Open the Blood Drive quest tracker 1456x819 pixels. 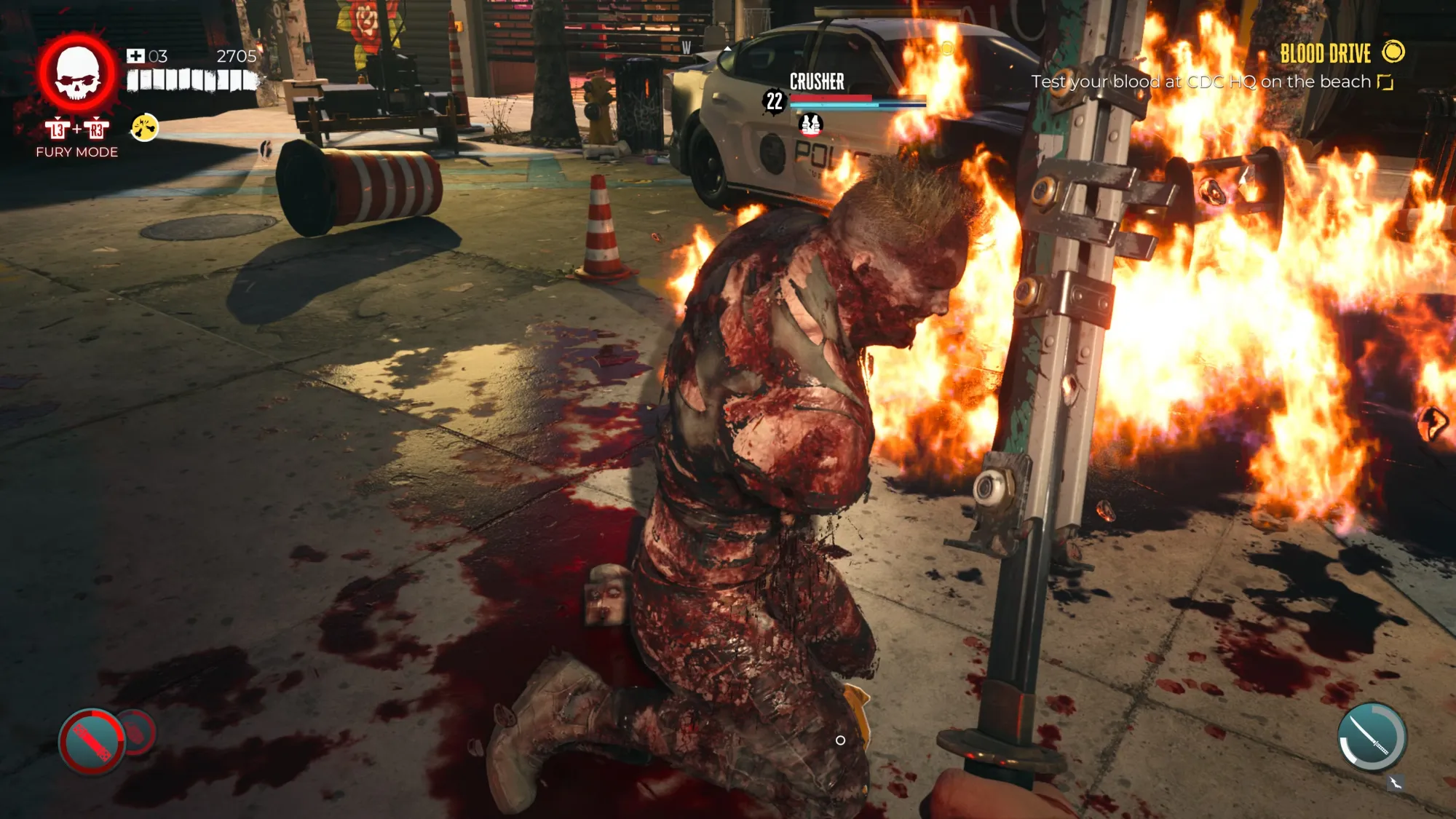click(x=1325, y=53)
